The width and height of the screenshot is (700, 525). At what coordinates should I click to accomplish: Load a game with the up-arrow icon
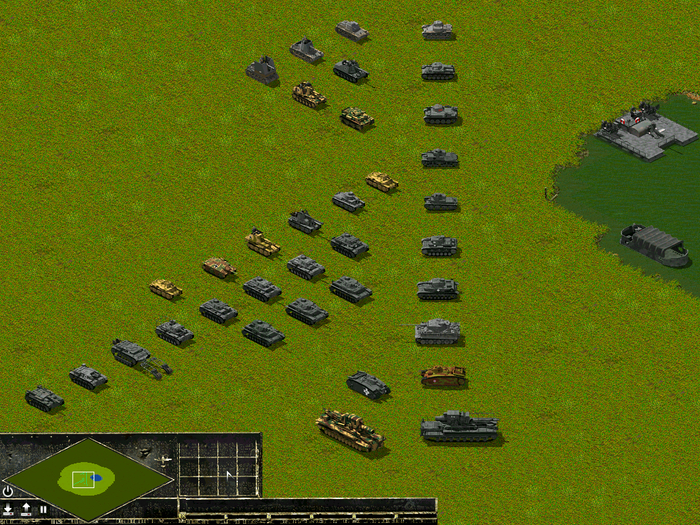click(x=26, y=510)
